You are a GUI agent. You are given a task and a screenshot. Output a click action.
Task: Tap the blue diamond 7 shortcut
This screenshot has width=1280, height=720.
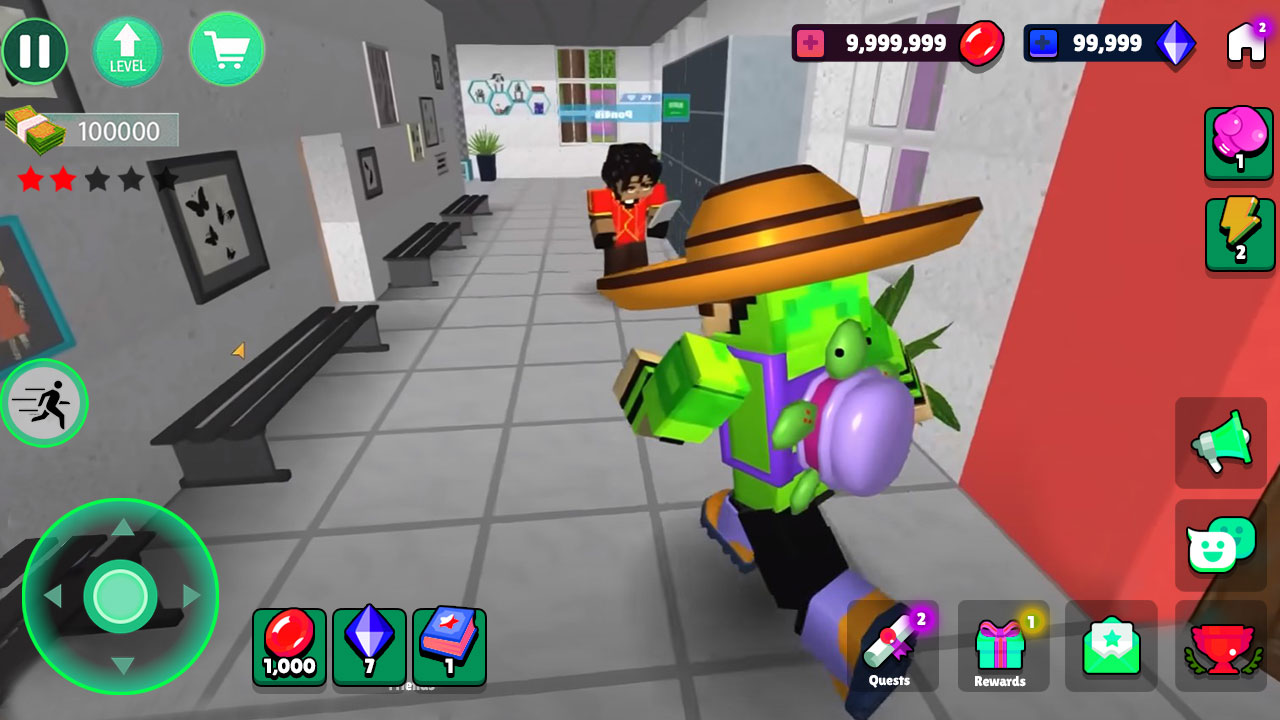pos(369,648)
